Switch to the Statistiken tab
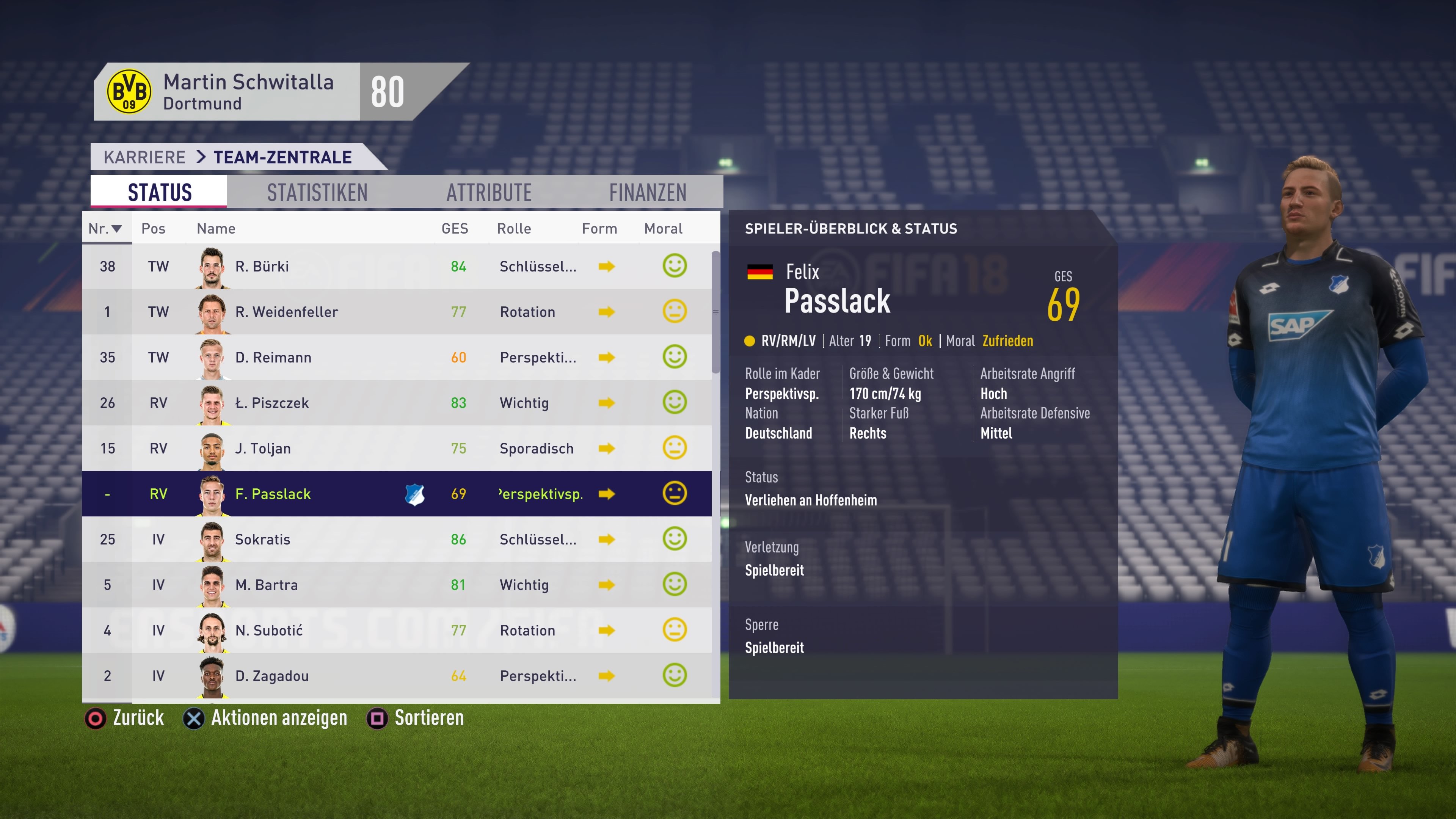Viewport: 1456px width, 819px height. click(x=317, y=191)
